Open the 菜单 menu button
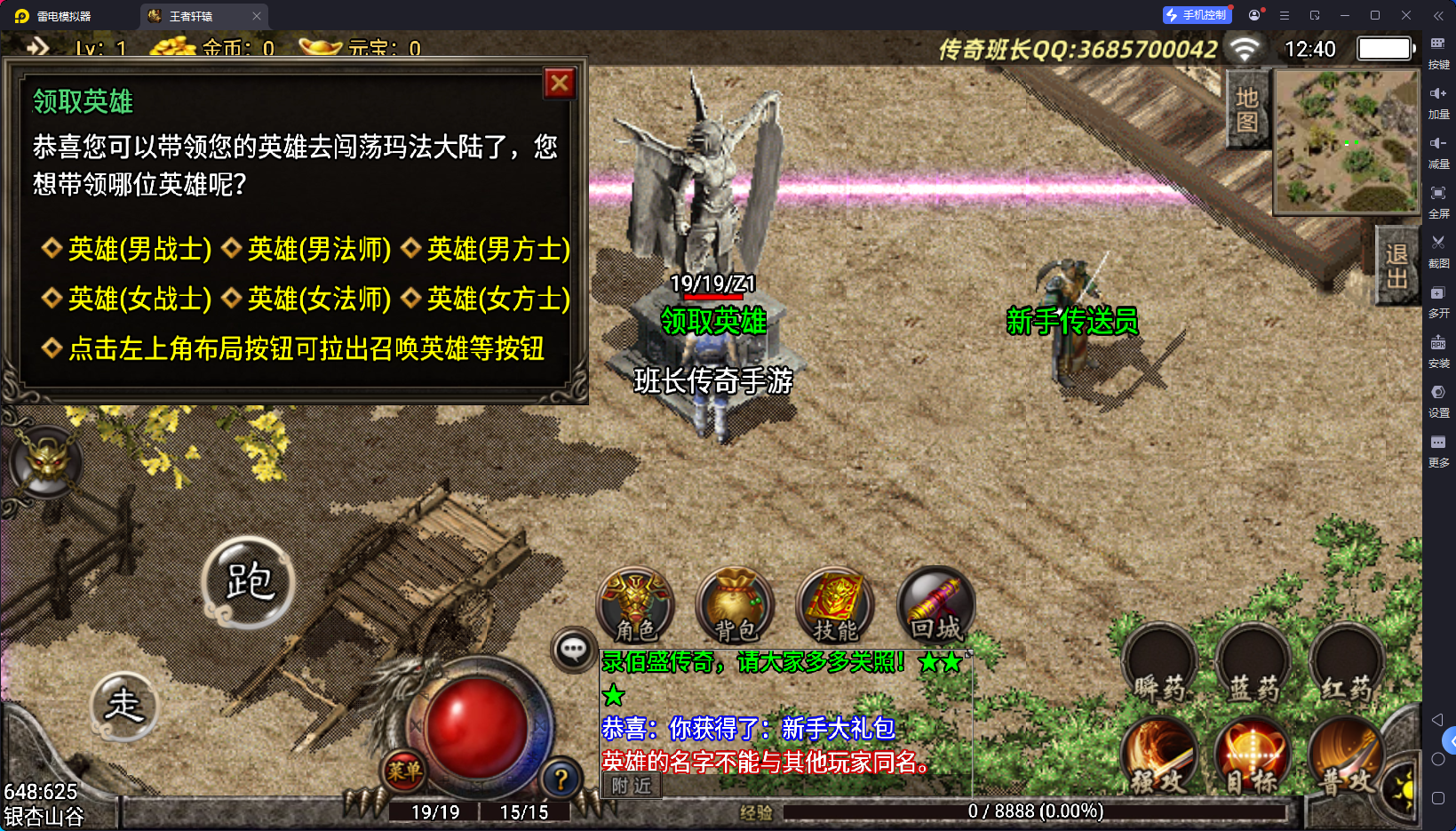 click(404, 771)
